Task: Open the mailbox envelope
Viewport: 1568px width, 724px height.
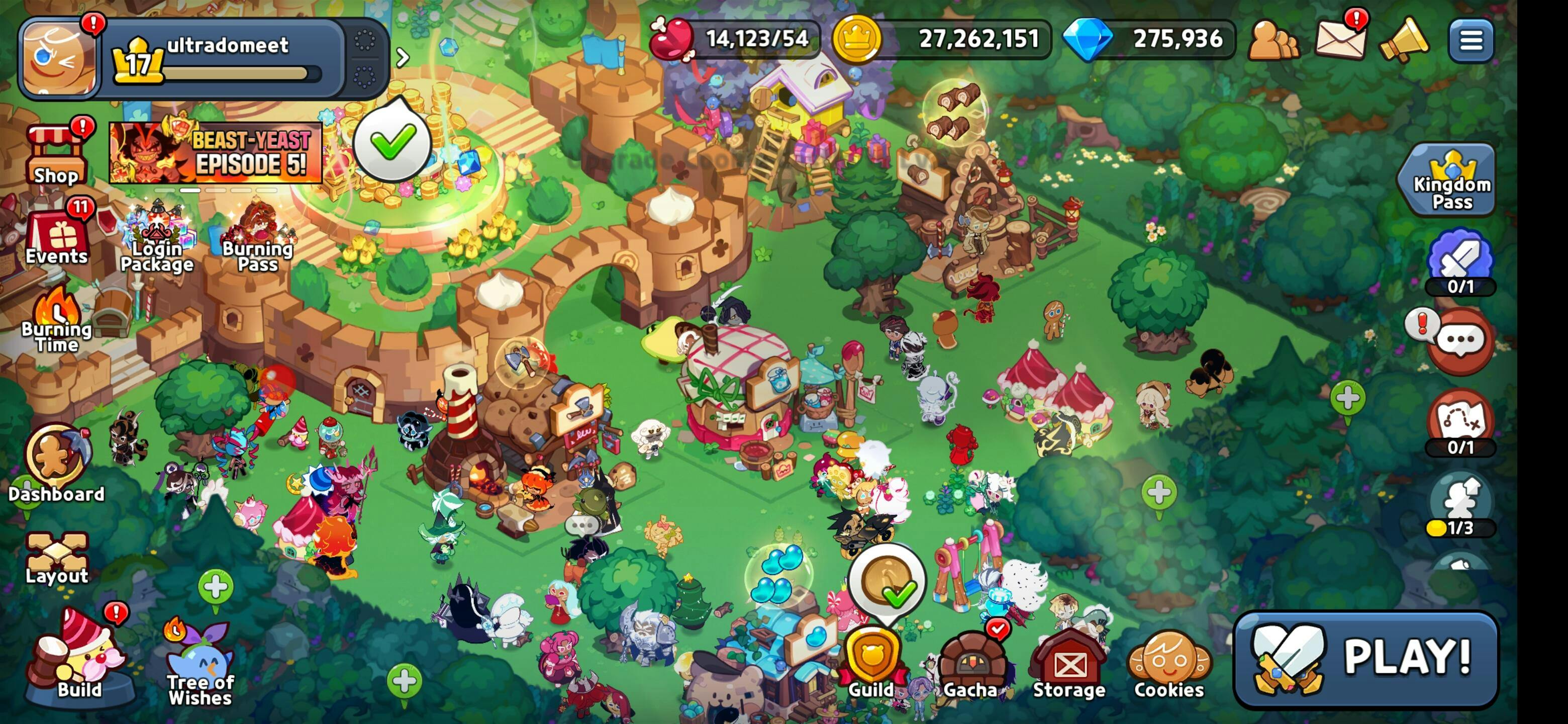Action: tap(1340, 40)
